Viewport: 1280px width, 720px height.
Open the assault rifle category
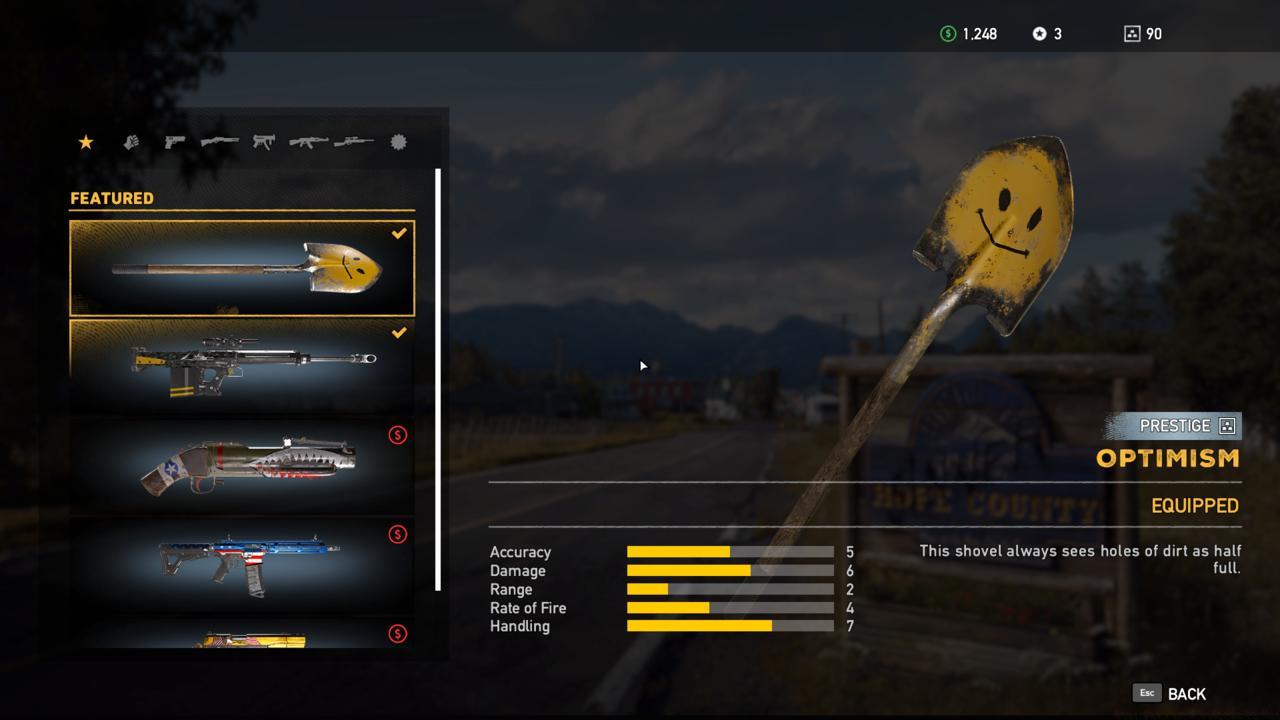(307, 141)
